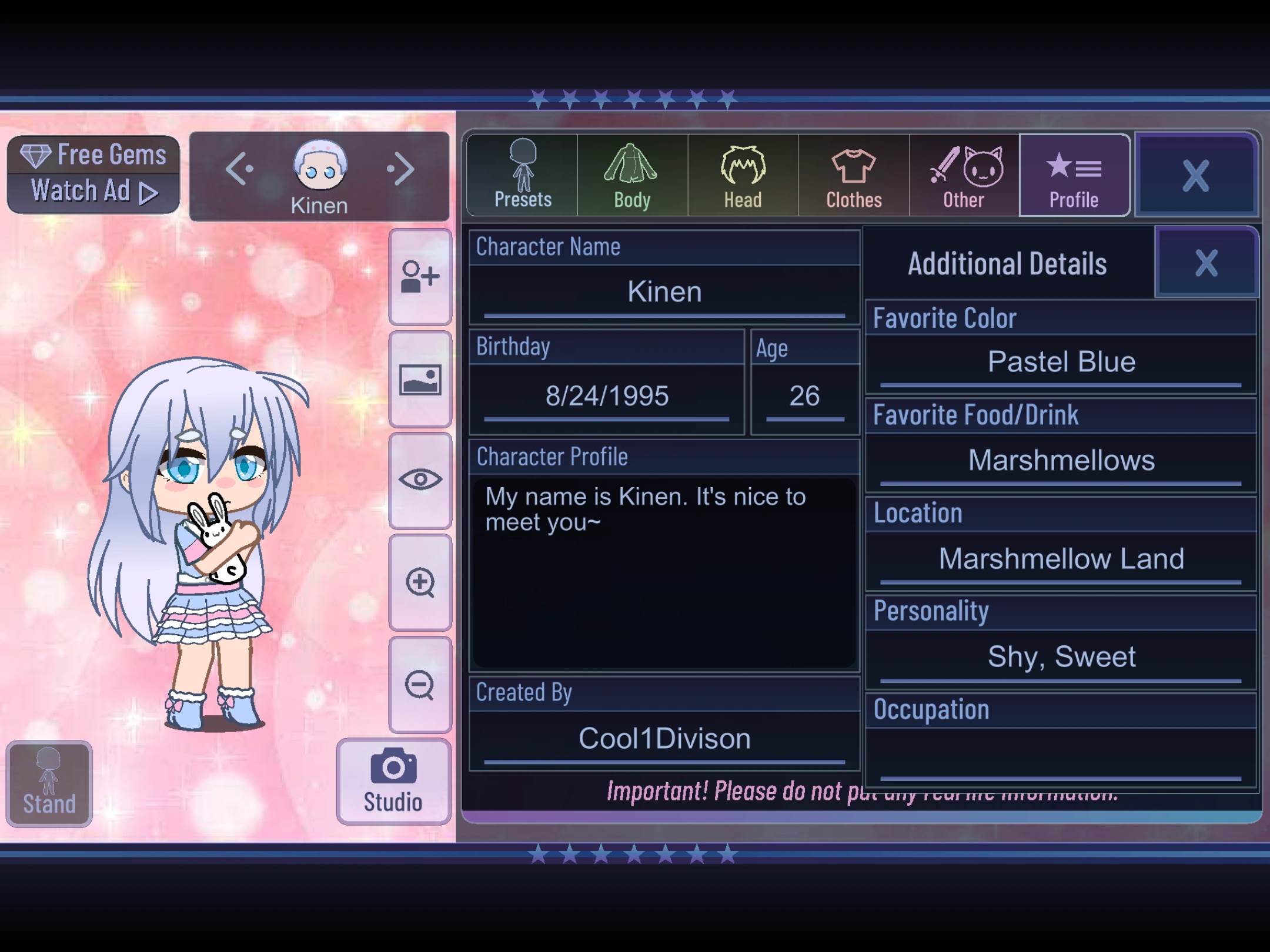Edit the Character Name input field
The image size is (1270, 952).
(x=663, y=291)
